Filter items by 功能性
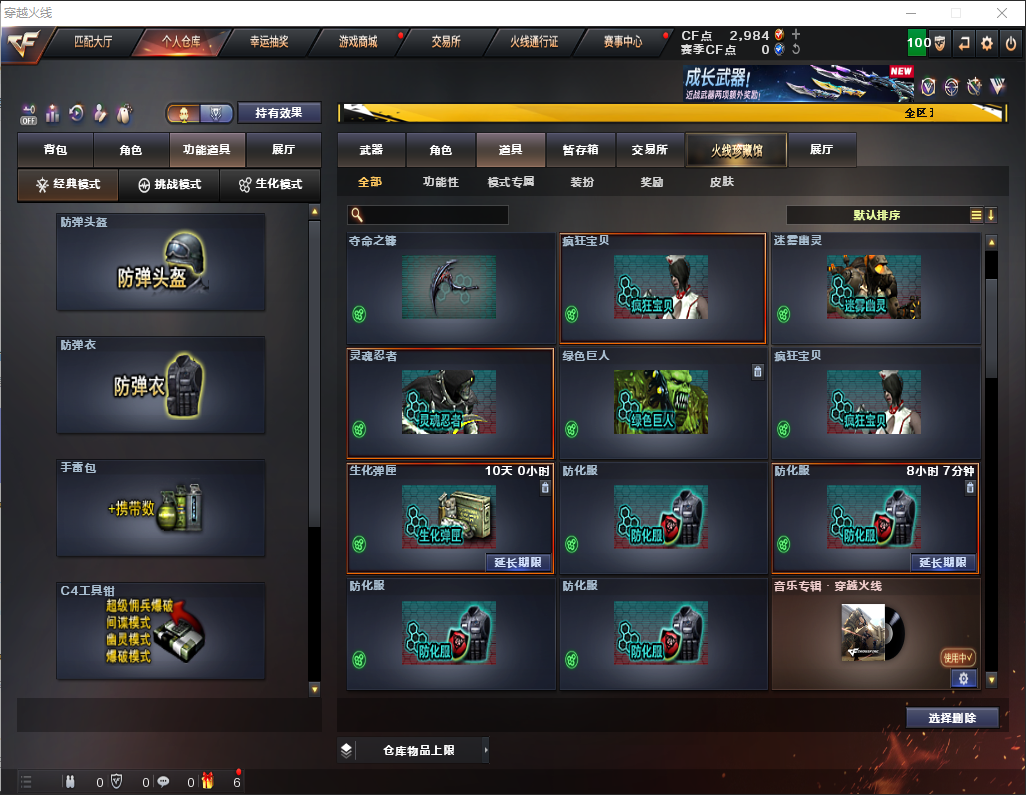 pyautogui.click(x=440, y=183)
